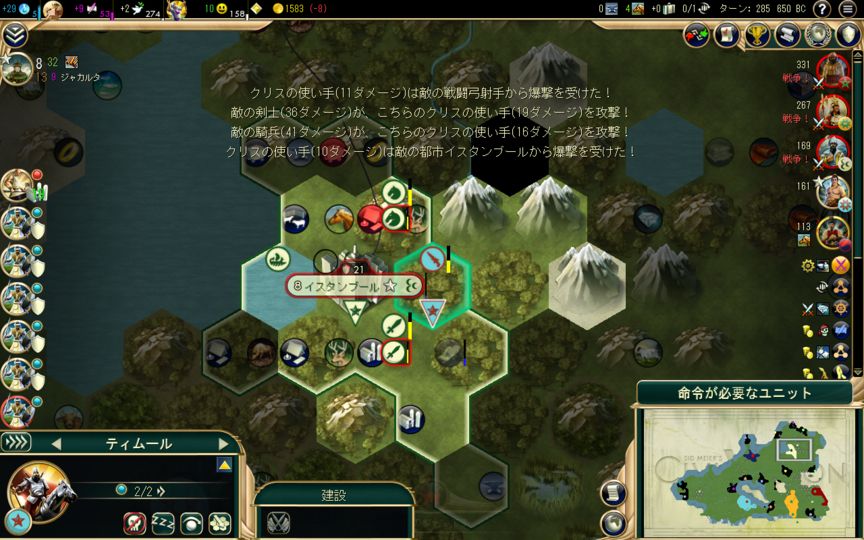This screenshot has width=864, height=540.
Task: Disband unit using the red skull icon
Action: coord(135,522)
